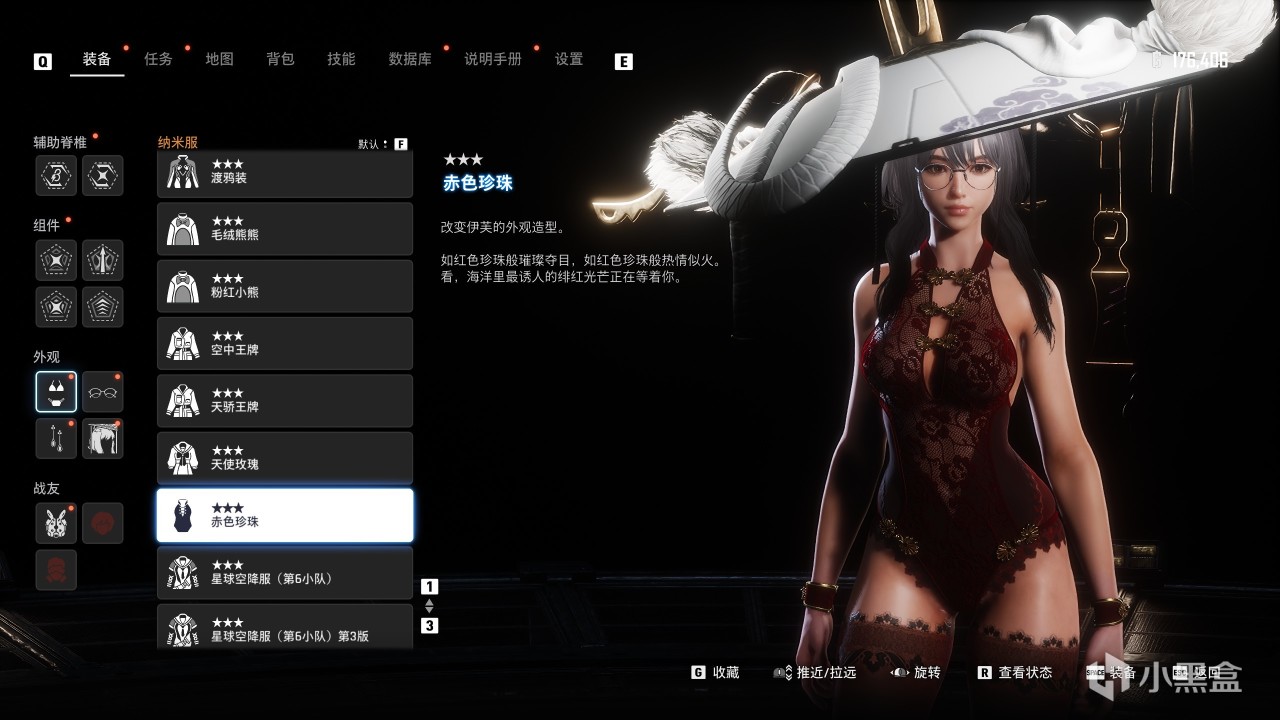Switch to the 任务 tab
This screenshot has height=720, width=1280.
click(158, 59)
